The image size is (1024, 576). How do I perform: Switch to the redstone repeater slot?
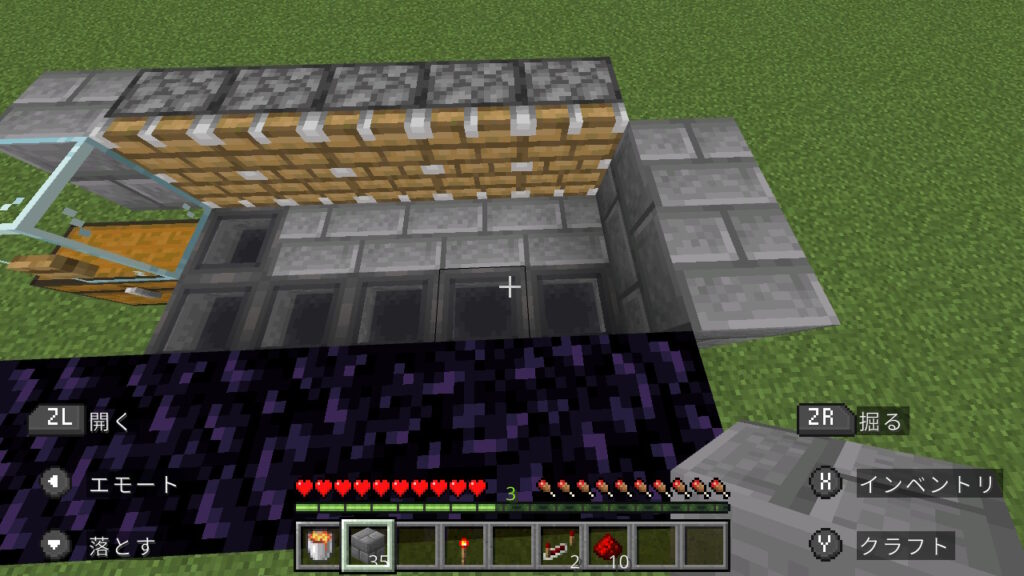561,546
